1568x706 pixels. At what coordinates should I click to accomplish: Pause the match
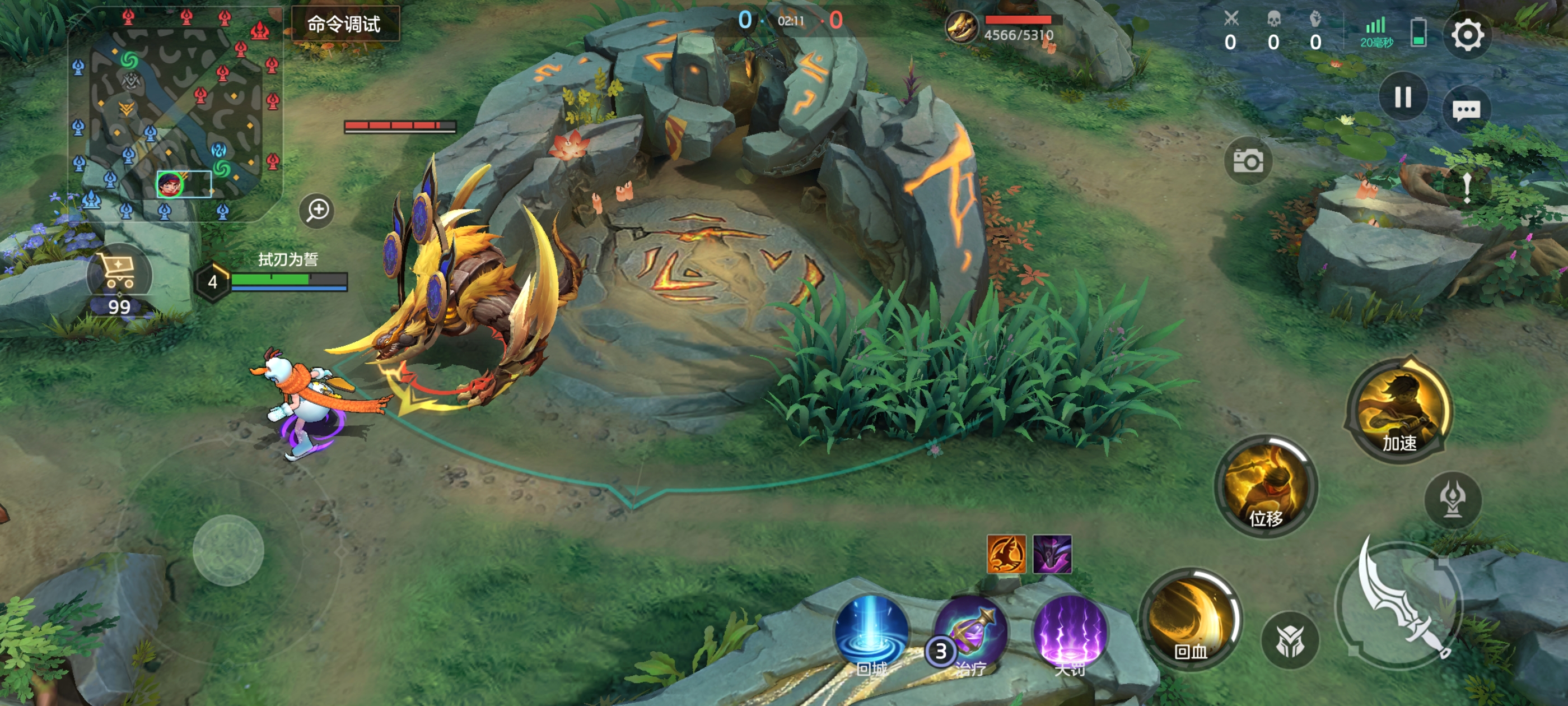(x=1402, y=97)
